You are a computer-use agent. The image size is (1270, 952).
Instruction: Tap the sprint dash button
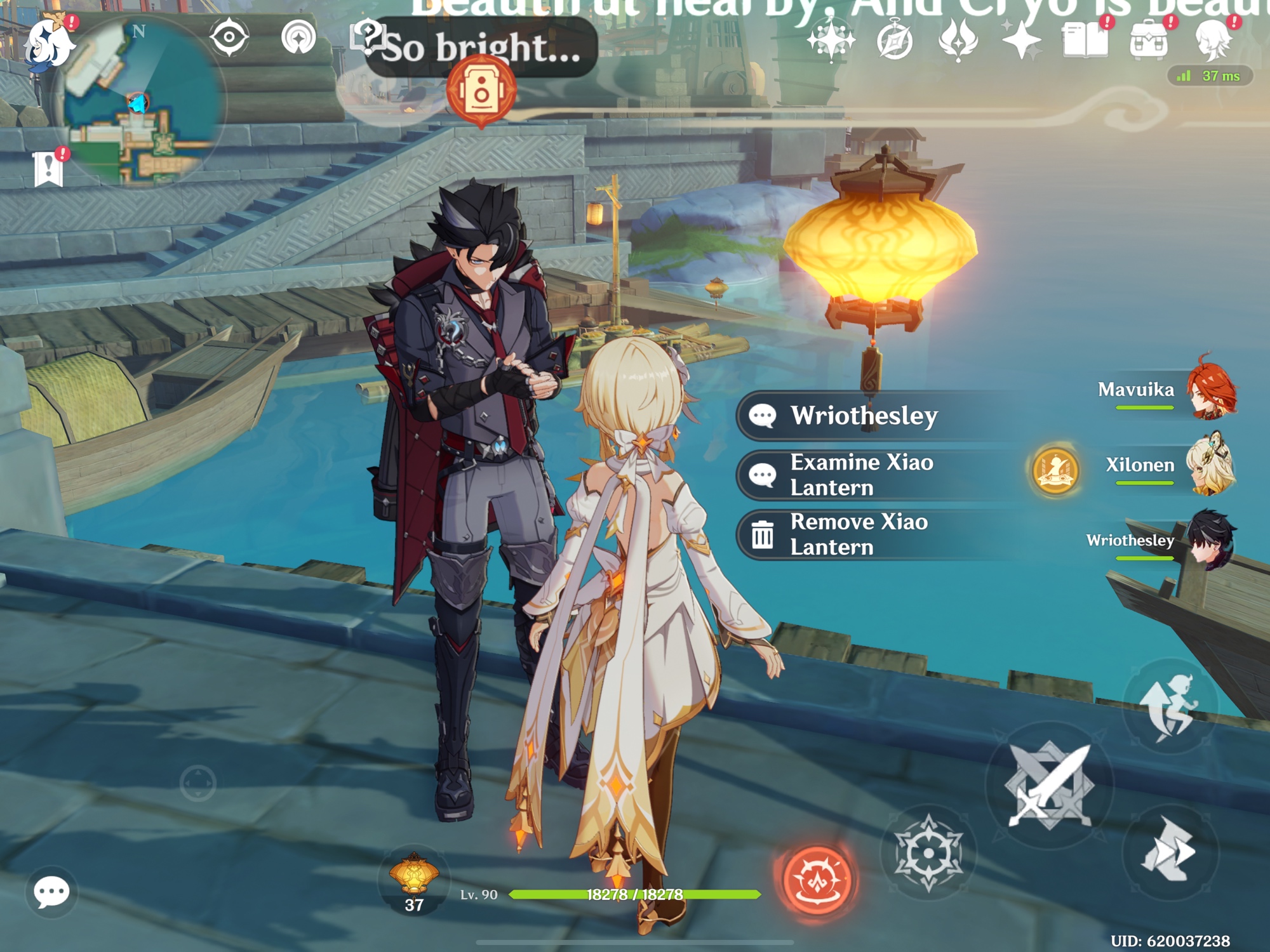1170,850
